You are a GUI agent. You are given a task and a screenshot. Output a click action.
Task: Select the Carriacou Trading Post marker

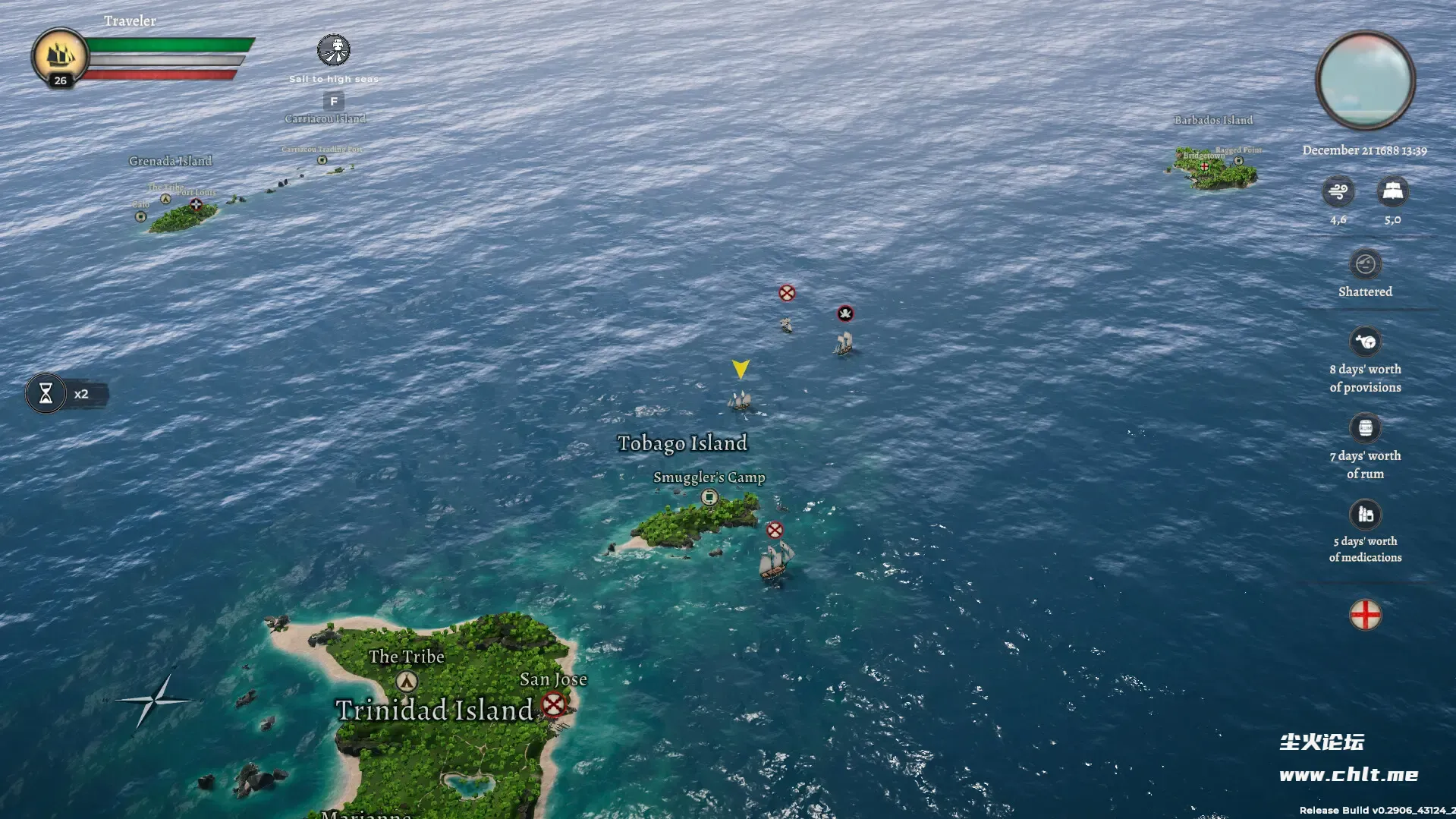[x=322, y=160]
